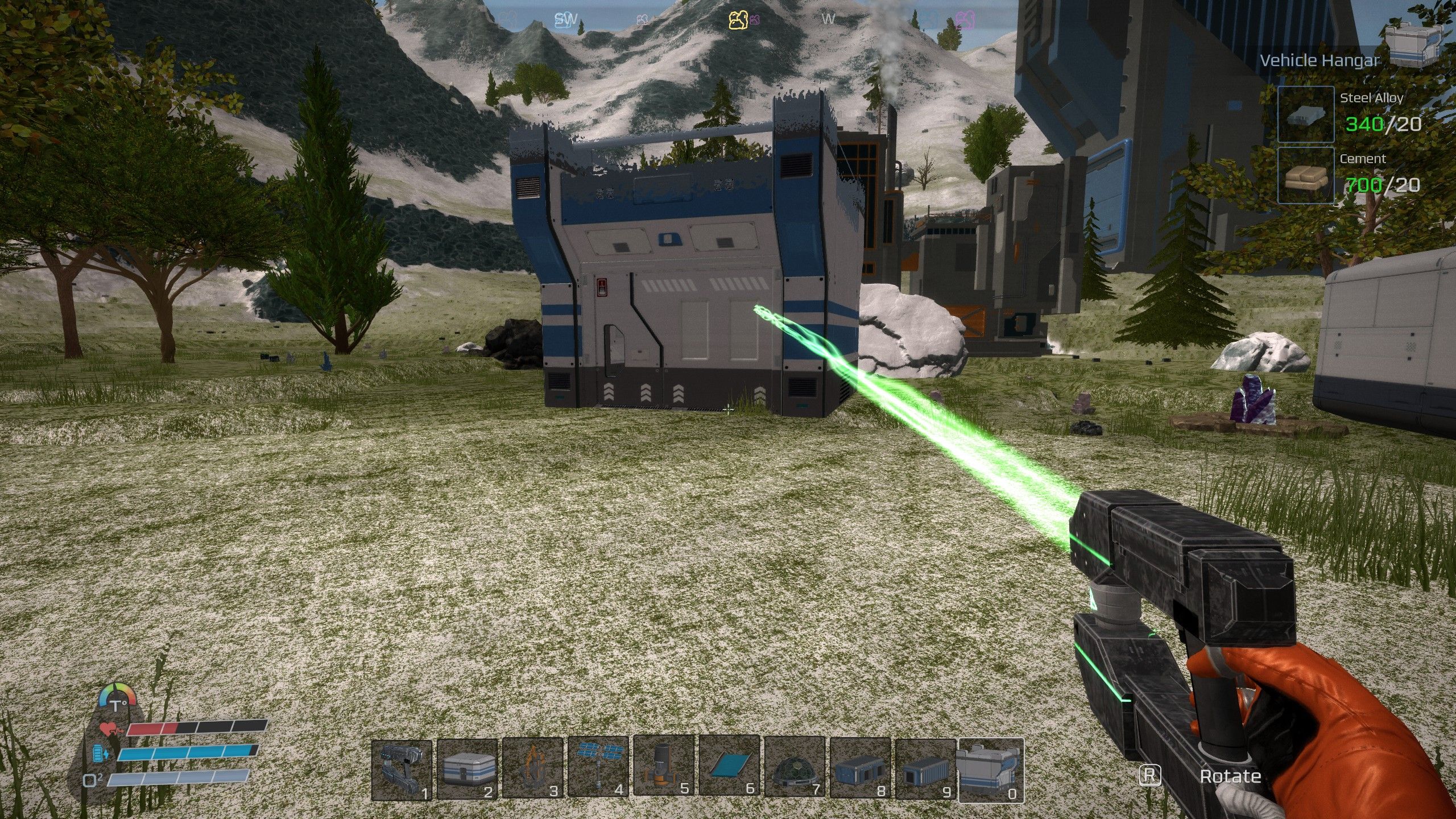Select the cylindrical pump machine in slot 5
Image resolution: width=1456 pixels, height=819 pixels.
[x=664, y=770]
